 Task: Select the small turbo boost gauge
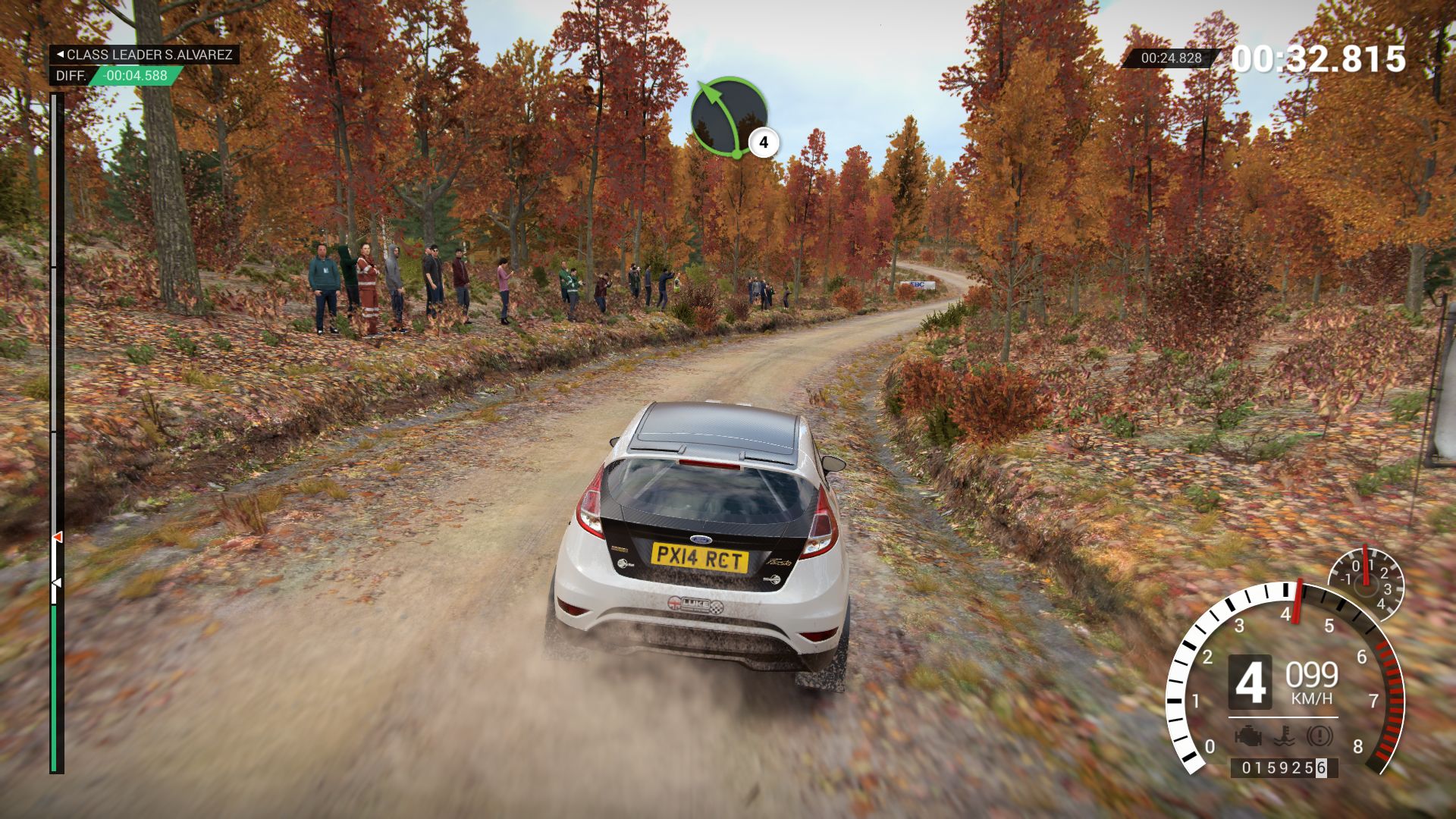[x=1366, y=584]
